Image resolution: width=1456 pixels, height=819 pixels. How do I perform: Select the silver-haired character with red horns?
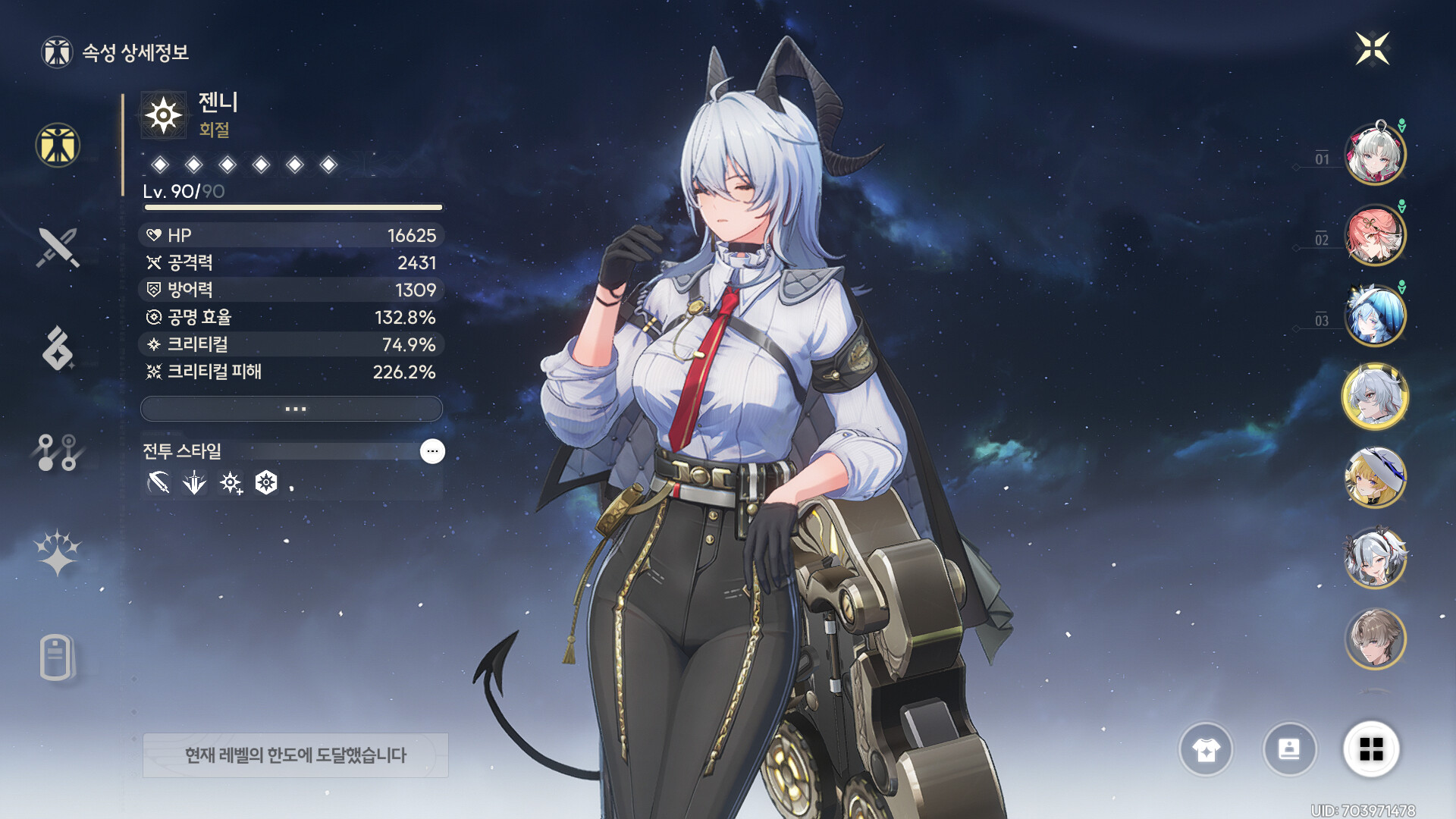(x=1374, y=558)
